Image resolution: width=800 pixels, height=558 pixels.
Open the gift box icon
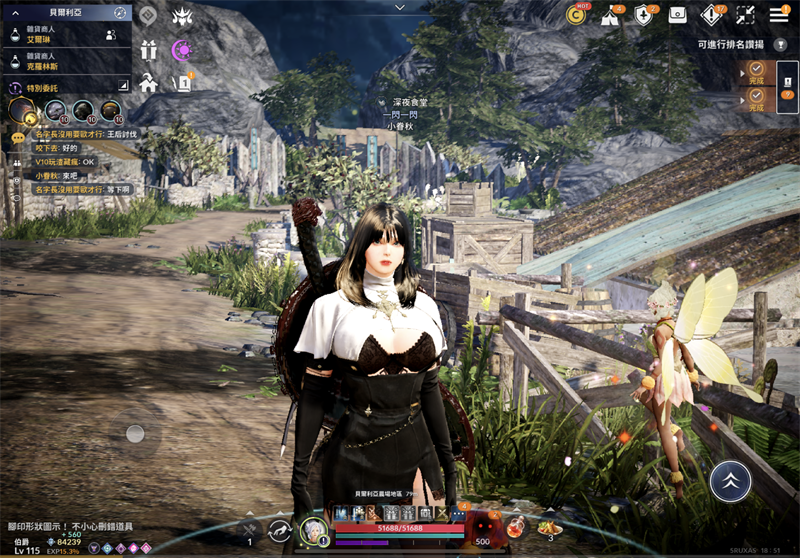click(149, 50)
